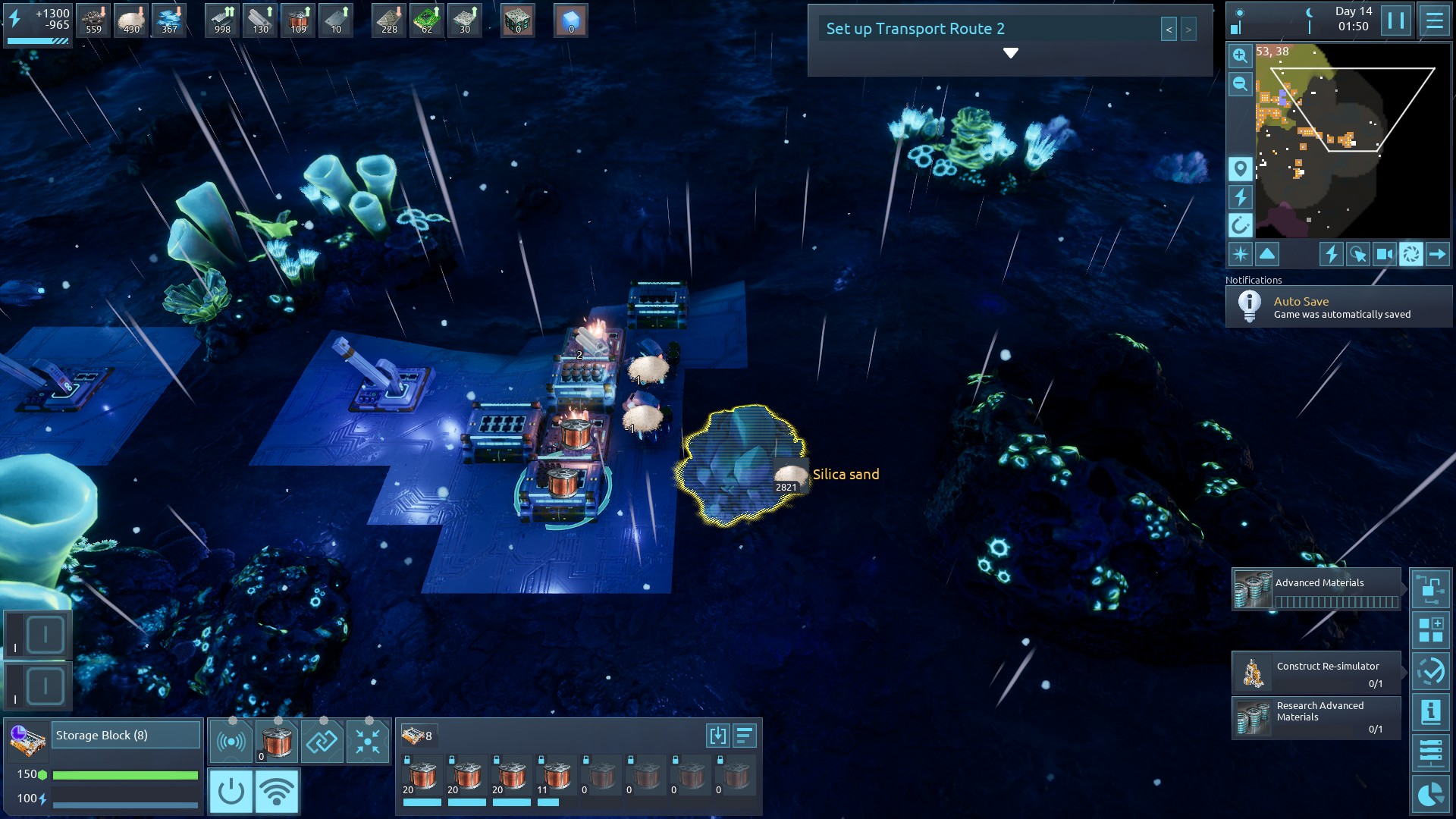Toggle the Storage Block wireless signal button
The height and width of the screenshot is (819, 1456).
click(x=277, y=791)
